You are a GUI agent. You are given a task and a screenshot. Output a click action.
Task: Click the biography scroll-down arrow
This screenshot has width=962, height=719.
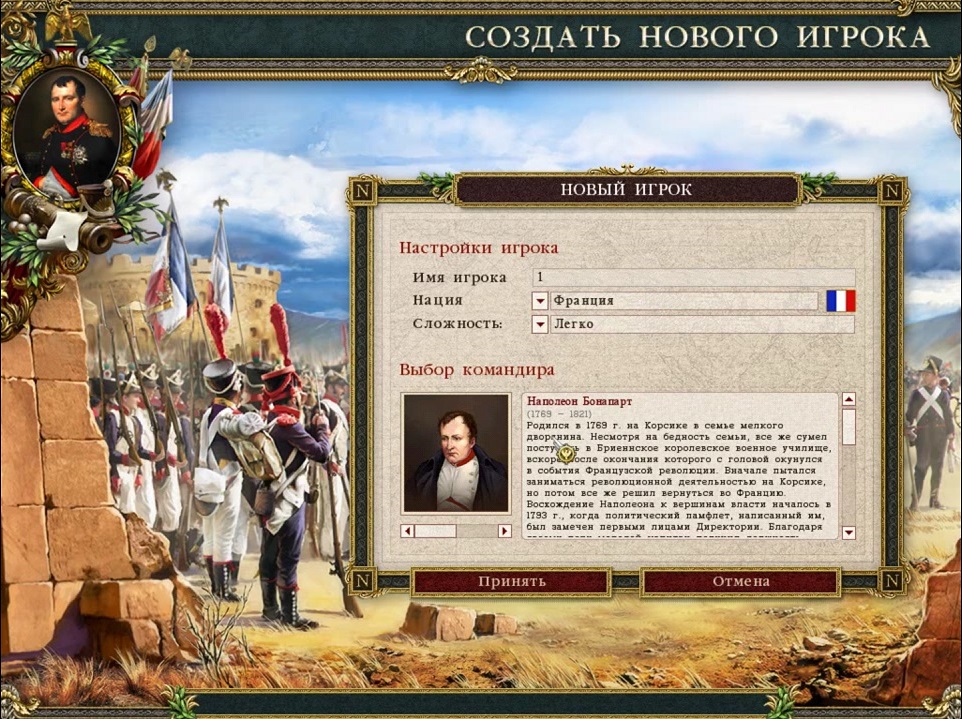click(x=849, y=533)
